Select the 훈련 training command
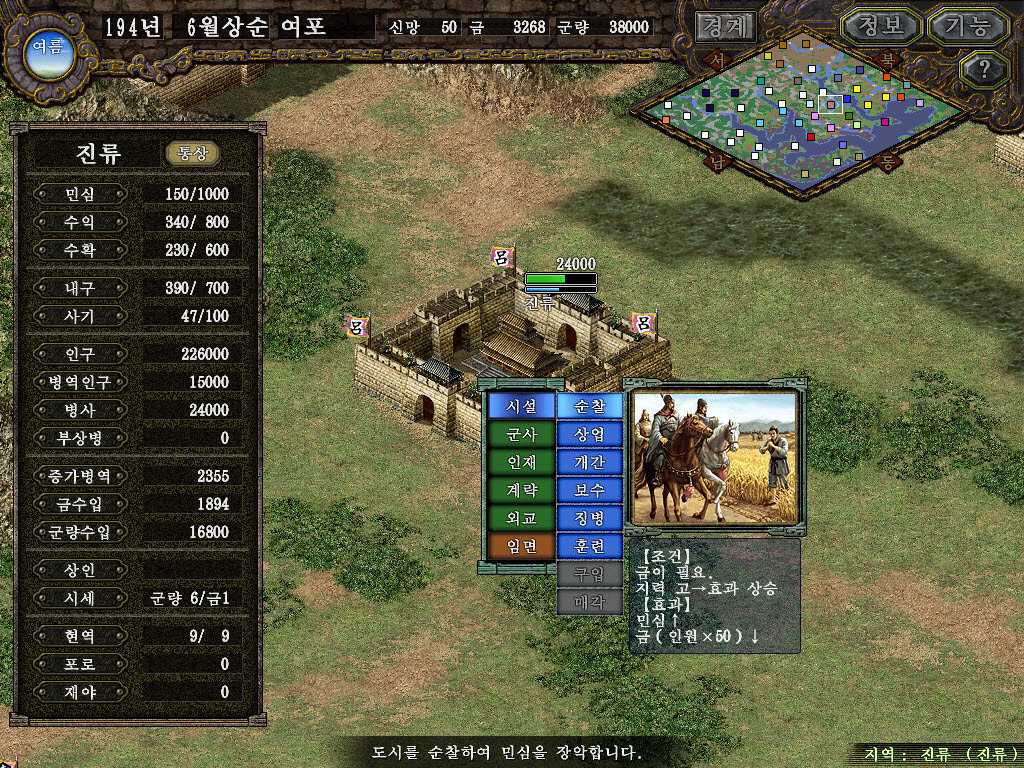 tap(589, 547)
